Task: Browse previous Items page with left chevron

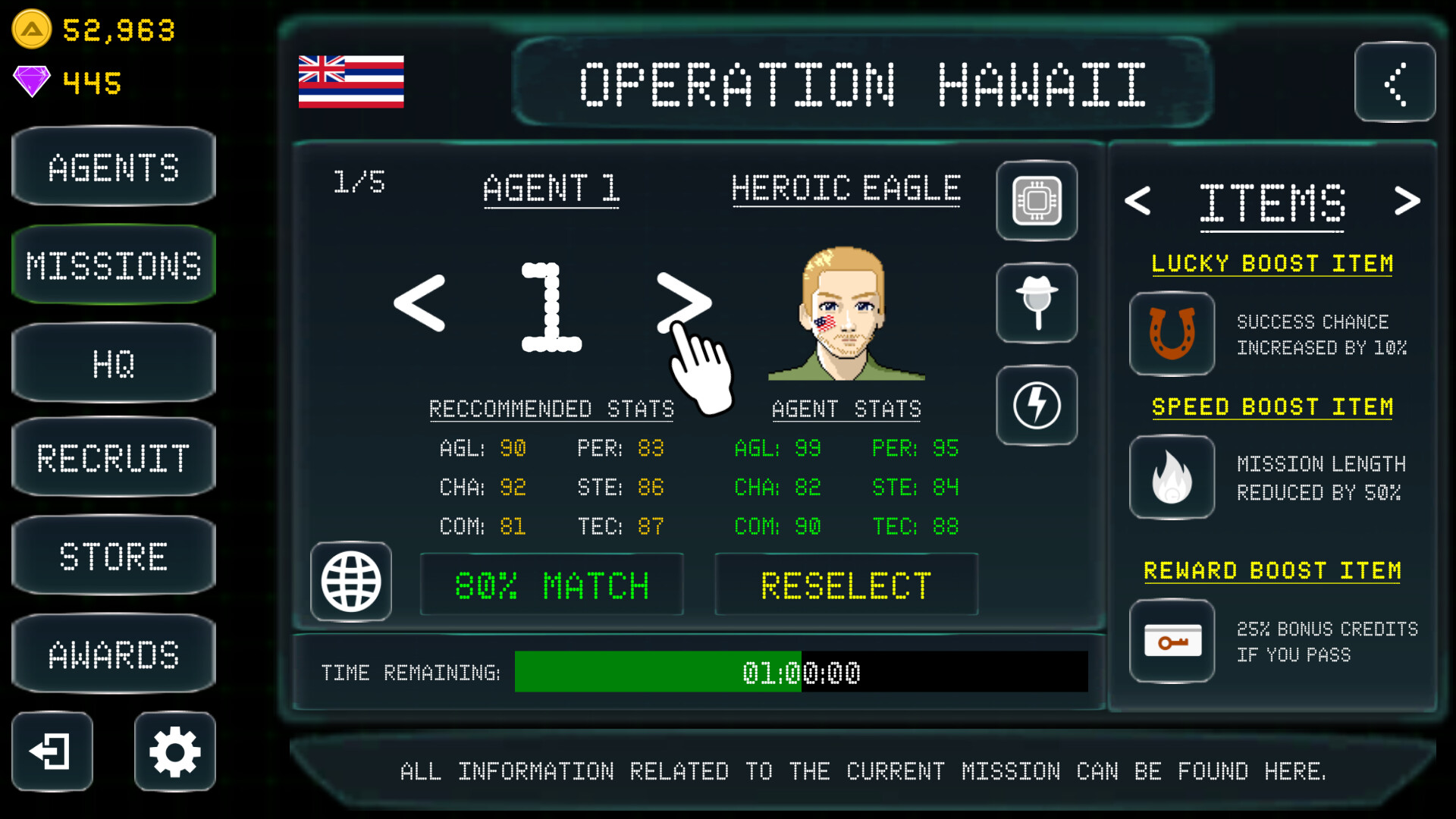Action: coord(1137,201)
